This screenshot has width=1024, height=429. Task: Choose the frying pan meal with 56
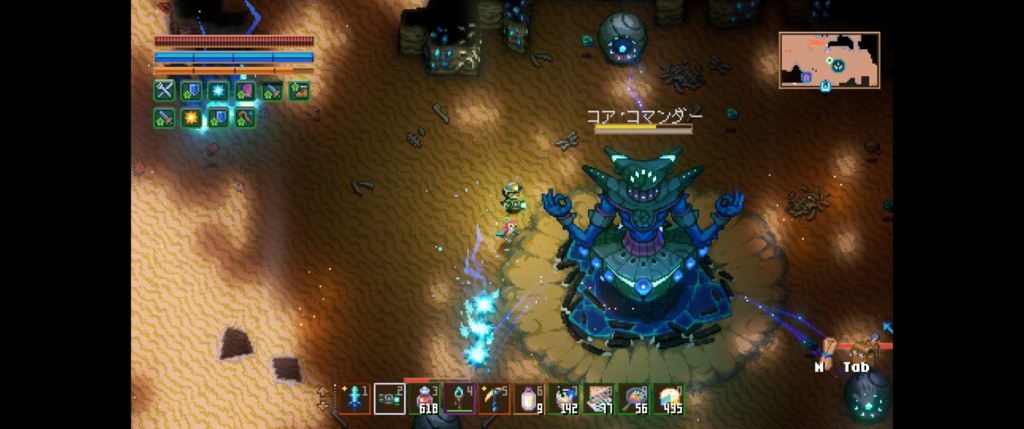(634, 399)
